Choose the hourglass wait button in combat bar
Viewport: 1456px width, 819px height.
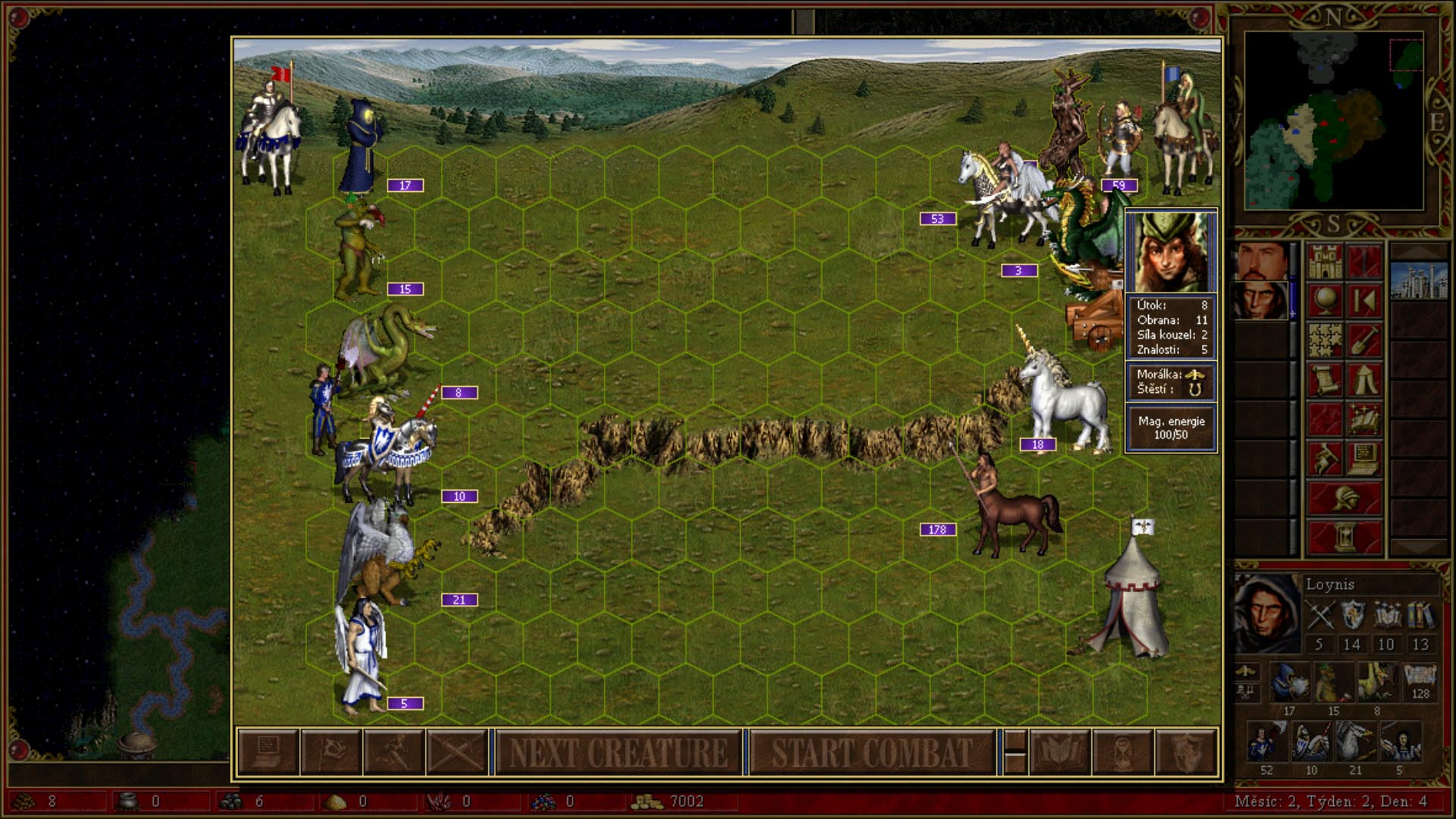pos(1122,753)
